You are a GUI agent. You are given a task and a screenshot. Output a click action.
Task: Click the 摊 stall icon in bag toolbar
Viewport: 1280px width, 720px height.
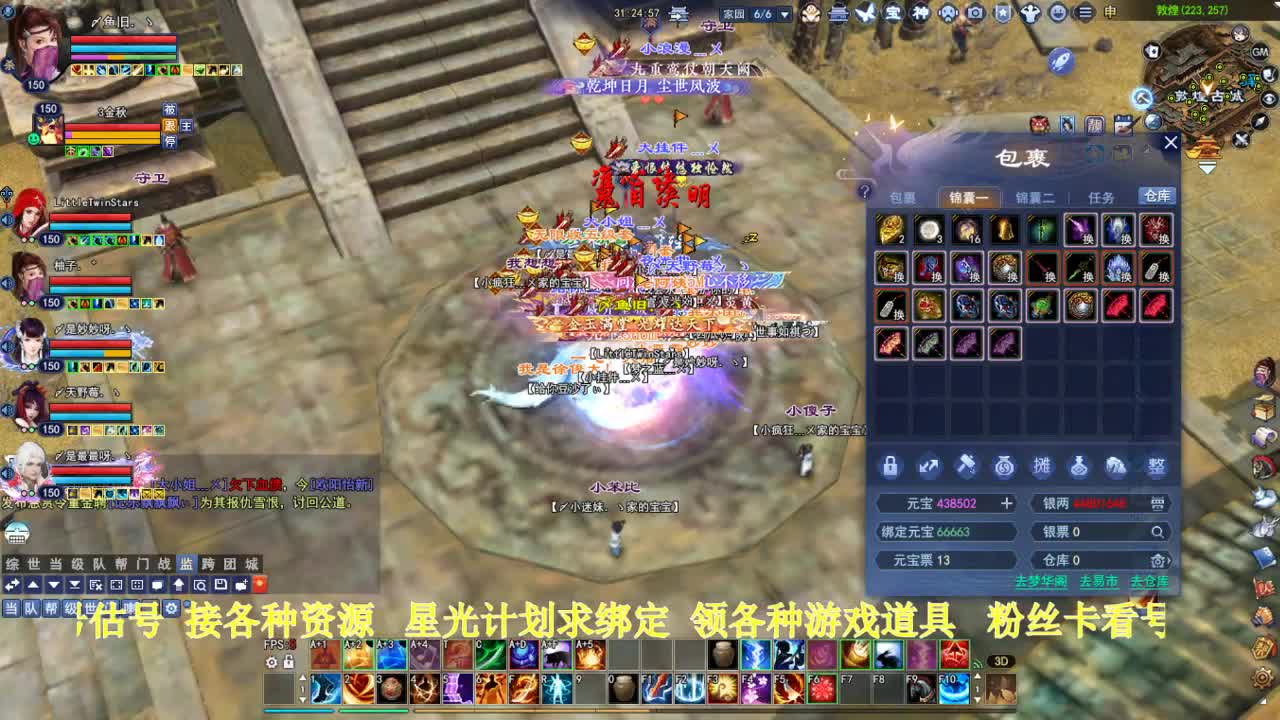pos(1040,466)
